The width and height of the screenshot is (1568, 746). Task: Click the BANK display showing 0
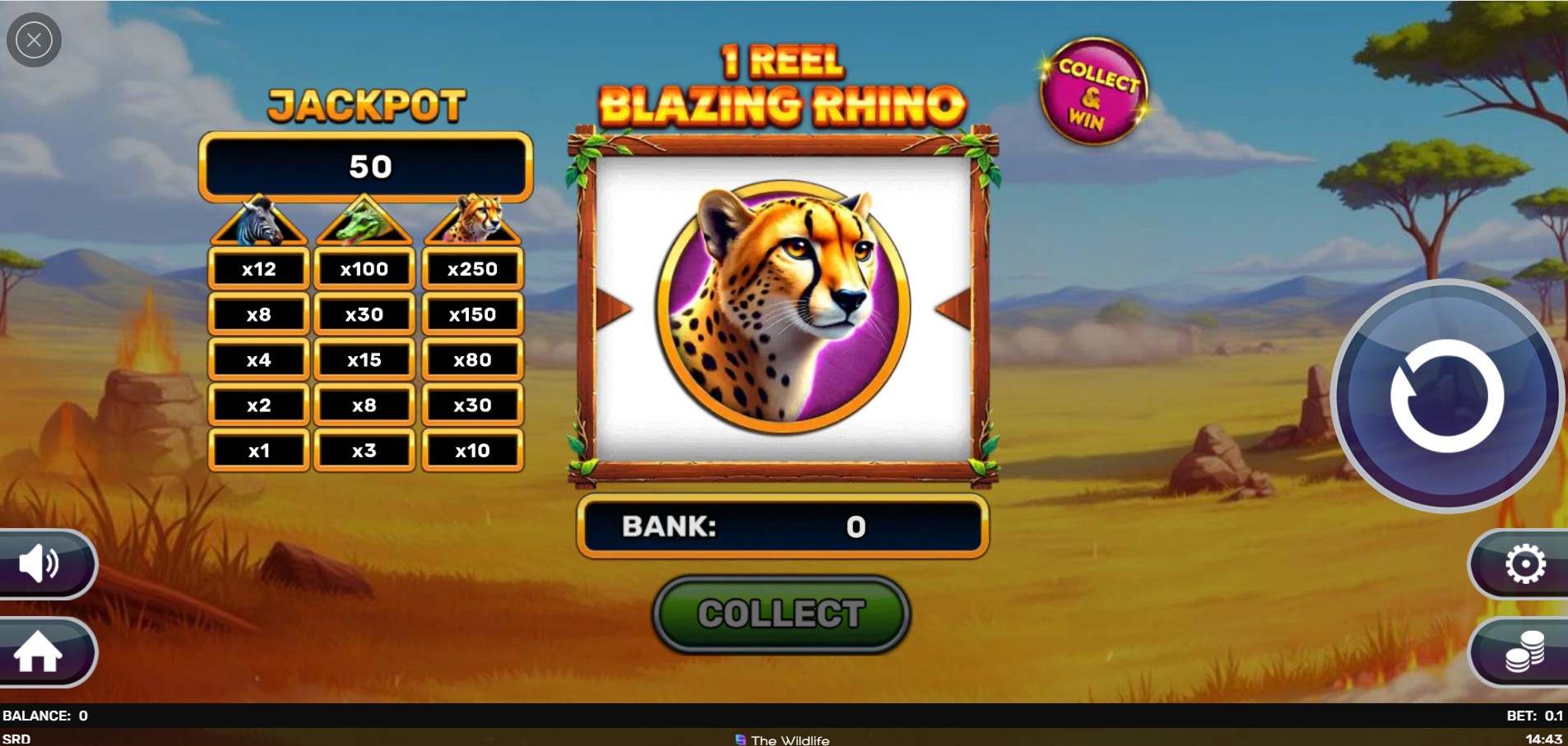(782, 526)
